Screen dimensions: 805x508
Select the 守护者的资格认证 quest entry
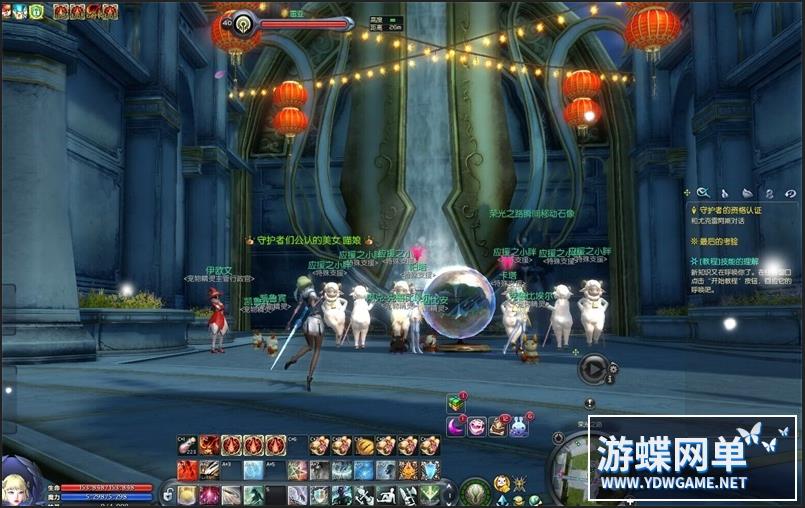(724, 211)
